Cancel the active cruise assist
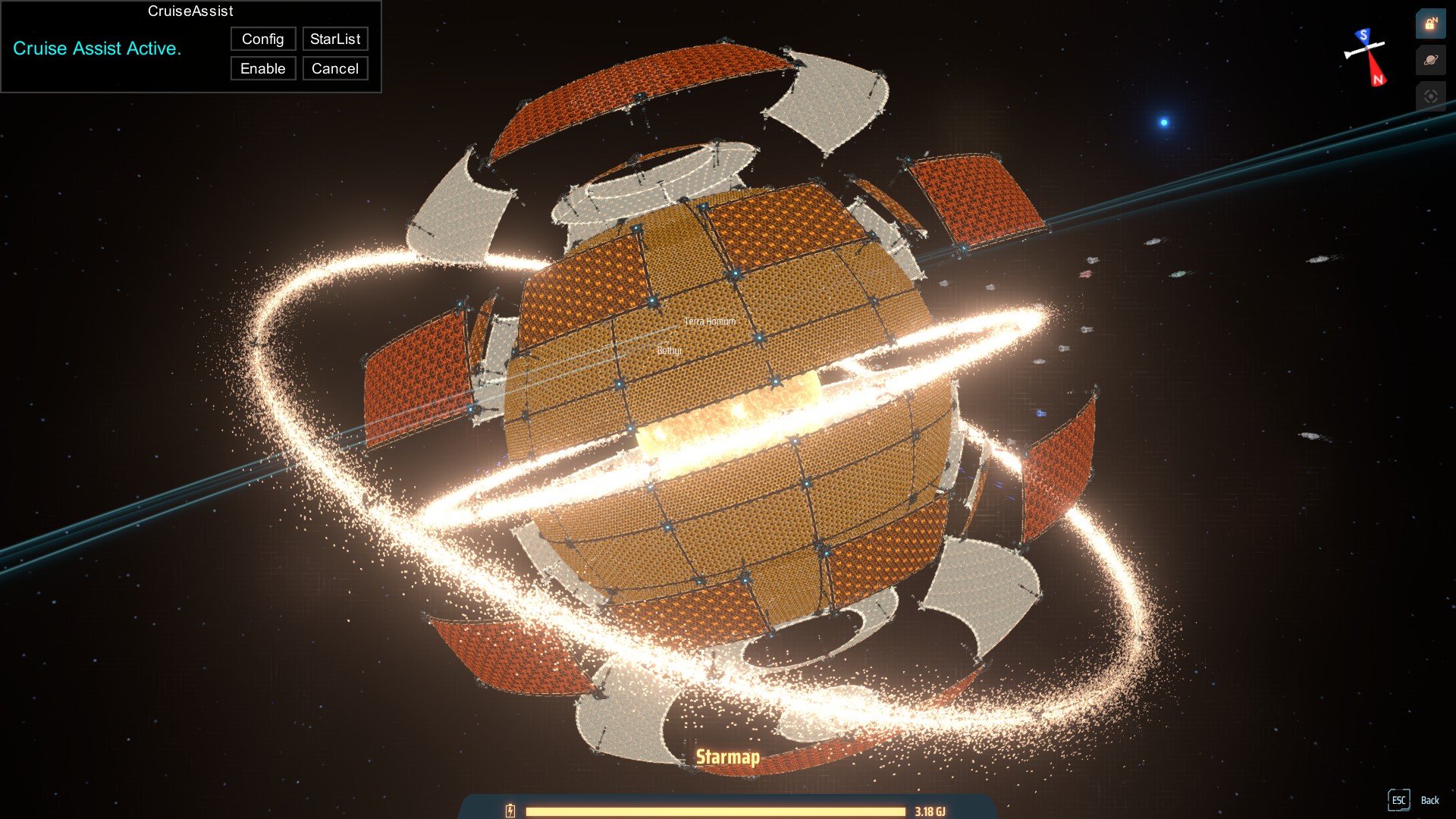The image size is (1456, 819). [x=334, y=68]
